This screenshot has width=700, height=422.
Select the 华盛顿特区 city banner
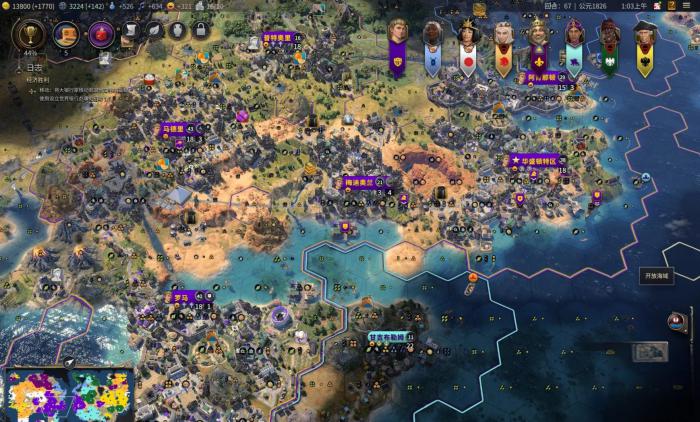(x=538, y=160)
